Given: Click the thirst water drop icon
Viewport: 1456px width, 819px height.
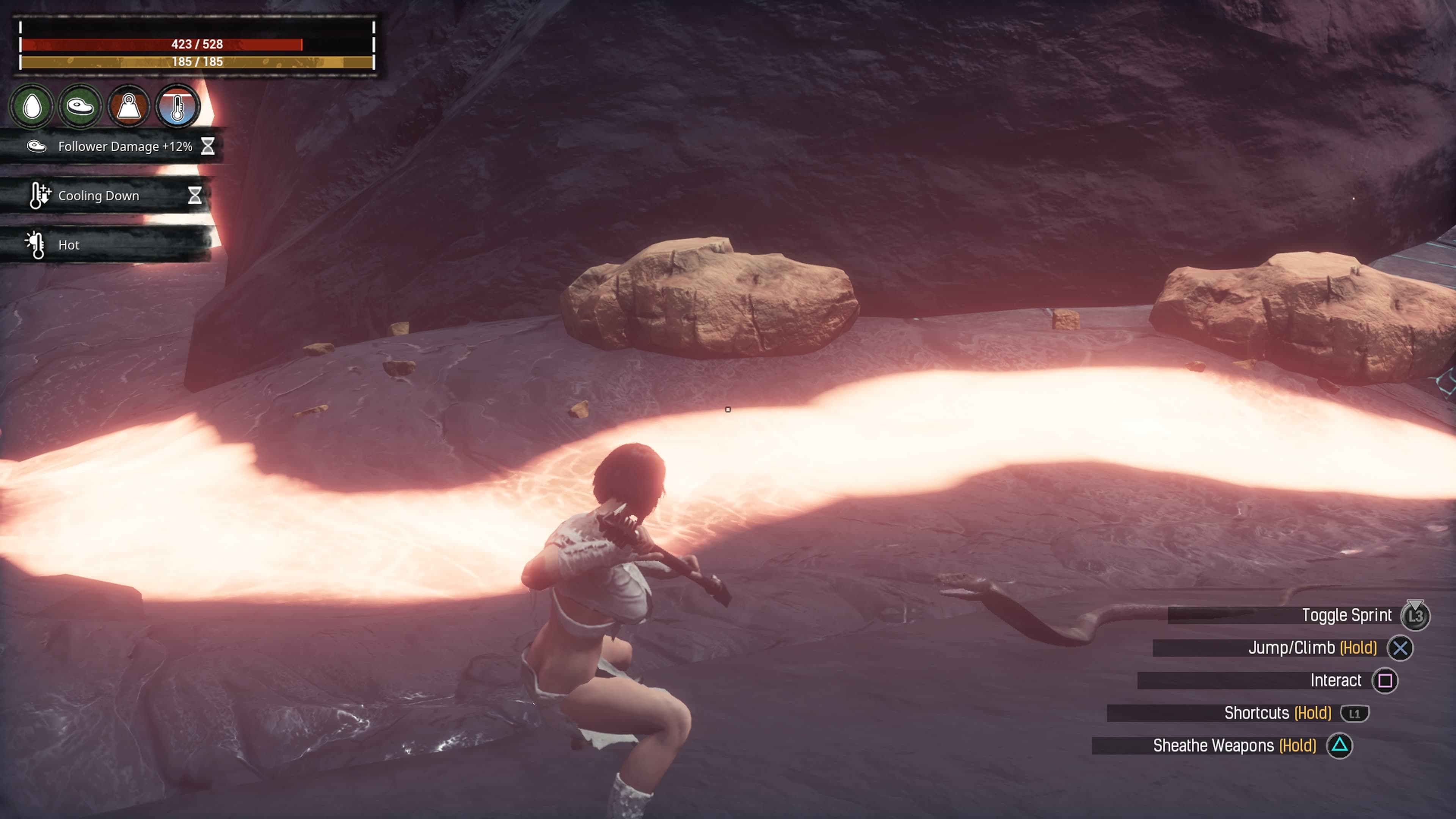Looking at the screenshot, I should pyautogui.click(x=32, y=106).
